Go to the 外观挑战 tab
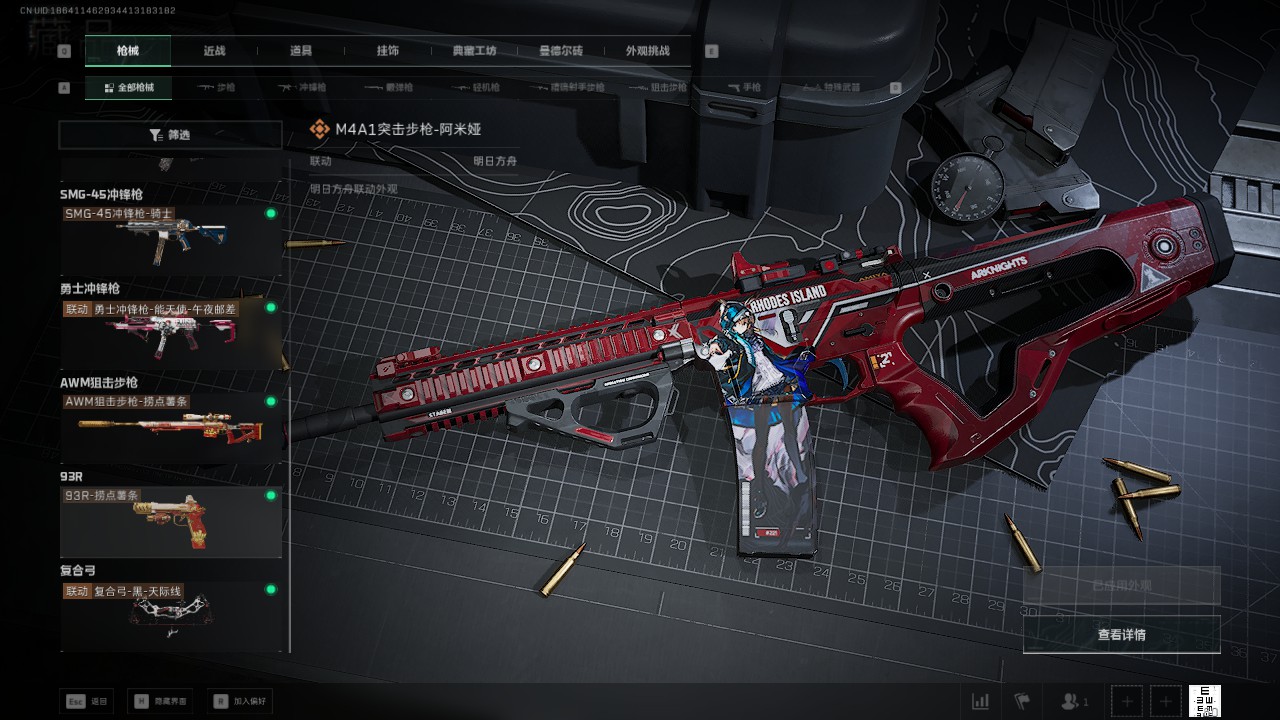The image size is (1280, 720). click(x=647, y=51)
